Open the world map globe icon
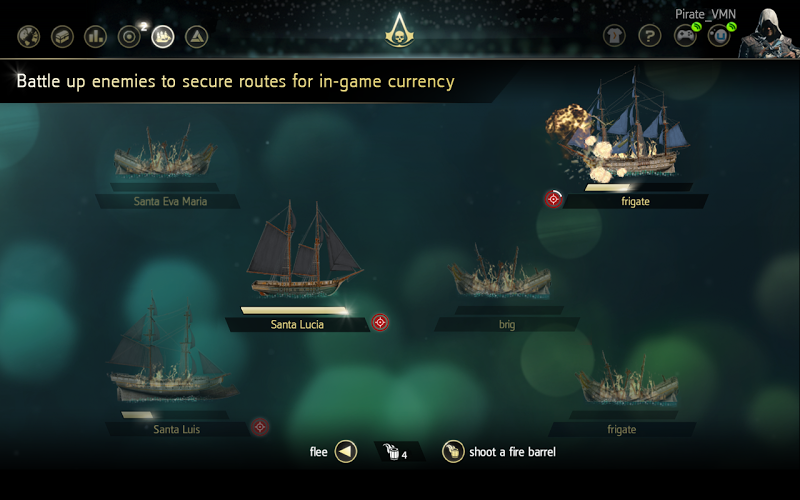Image resolution: width=800 pixels, height=500 pixels. pyautogui.click(x=29, y=37)
